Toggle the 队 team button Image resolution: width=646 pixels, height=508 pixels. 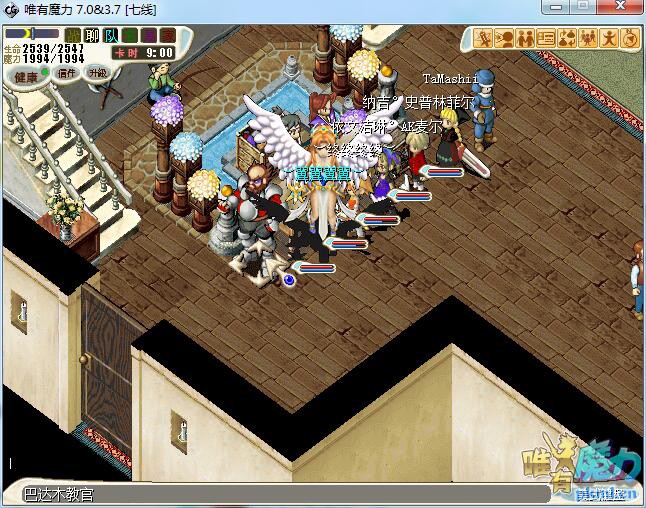(x=112, y=36)
